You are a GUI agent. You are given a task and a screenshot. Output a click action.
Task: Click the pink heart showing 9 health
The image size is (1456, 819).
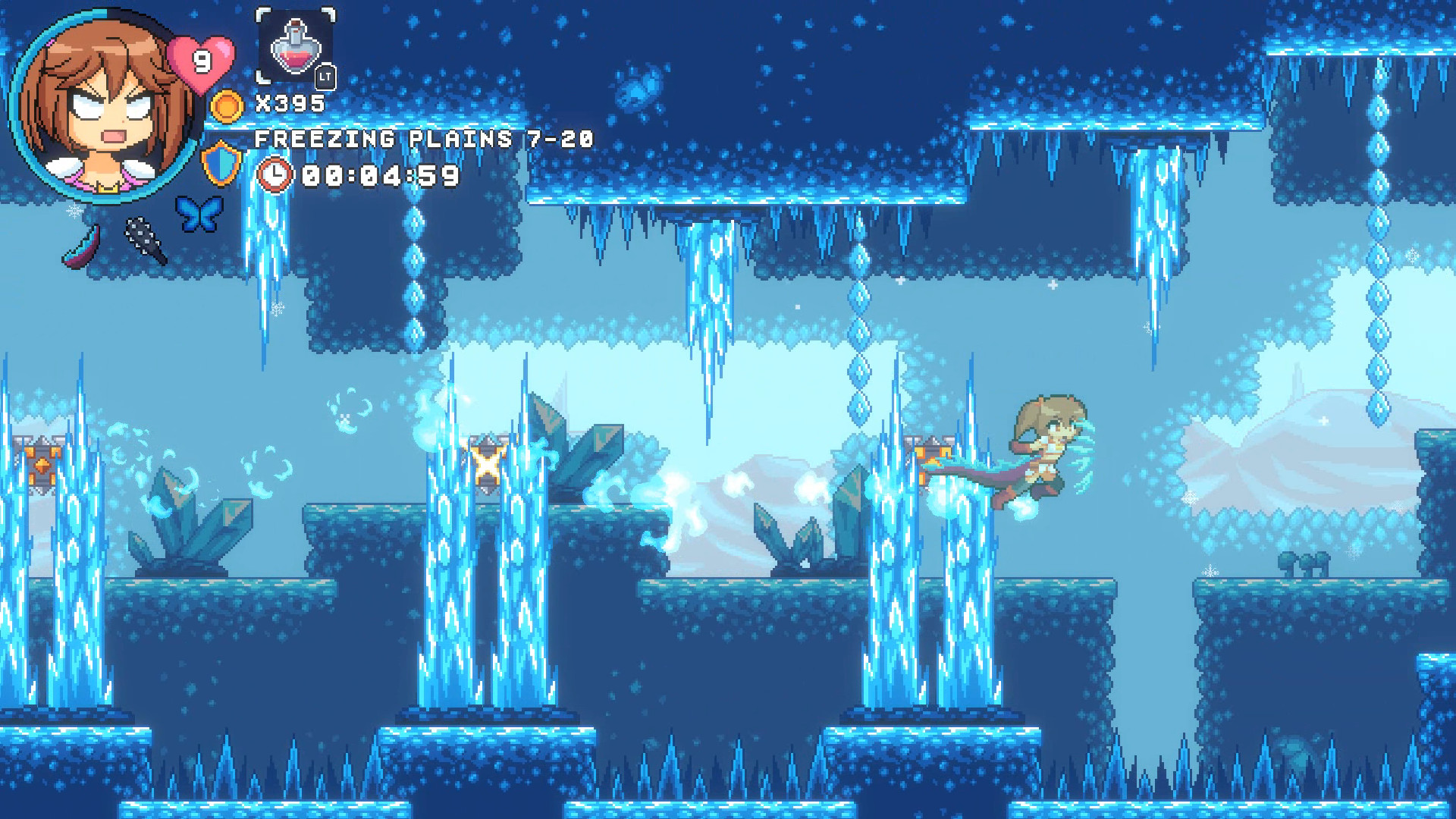(199, 61)
